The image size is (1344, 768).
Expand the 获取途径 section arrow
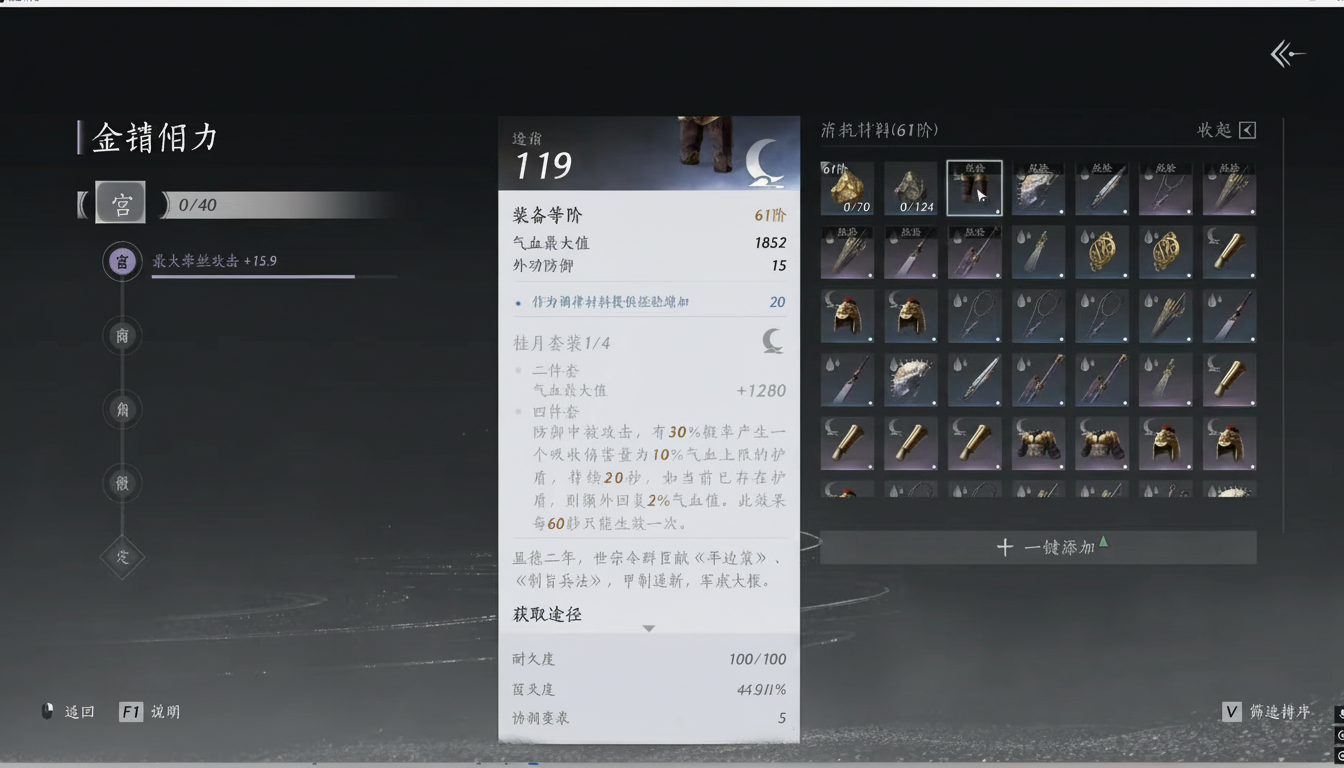648,628
